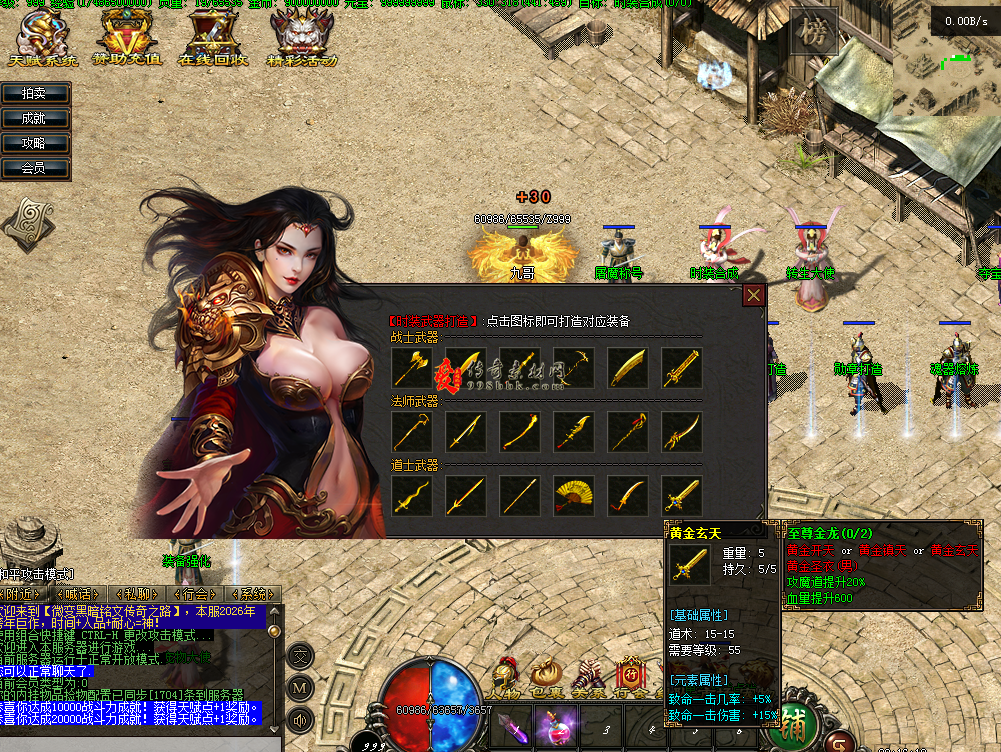This screenshot has width=1001, height=752.
Task: Open the 精彩活动 events menu
Action: pyautogui.click(x=301, y=40)
